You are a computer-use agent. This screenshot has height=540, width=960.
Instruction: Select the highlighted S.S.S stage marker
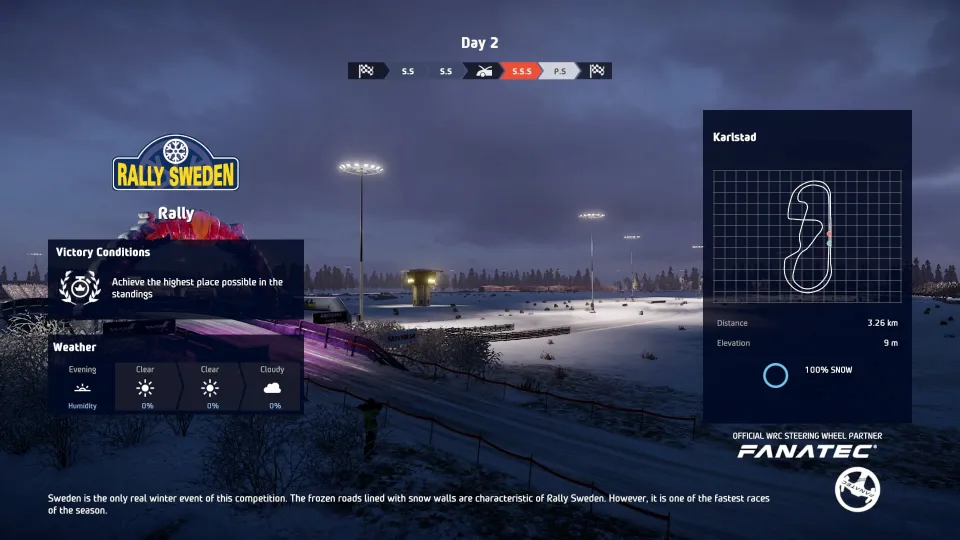point(521,71)
